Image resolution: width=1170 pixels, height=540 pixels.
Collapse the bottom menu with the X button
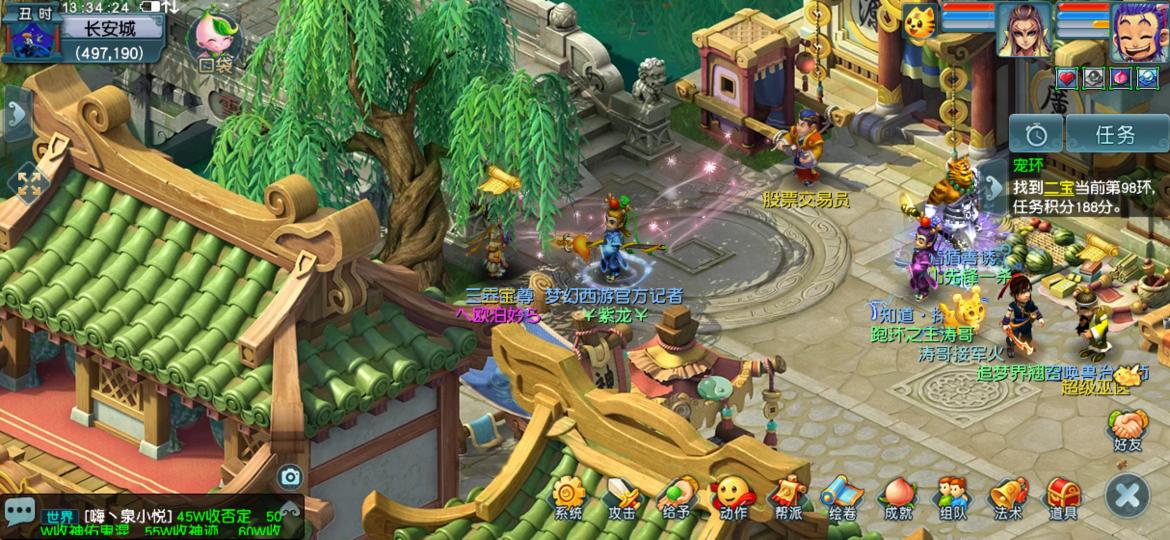click(x=1128, y=495)
